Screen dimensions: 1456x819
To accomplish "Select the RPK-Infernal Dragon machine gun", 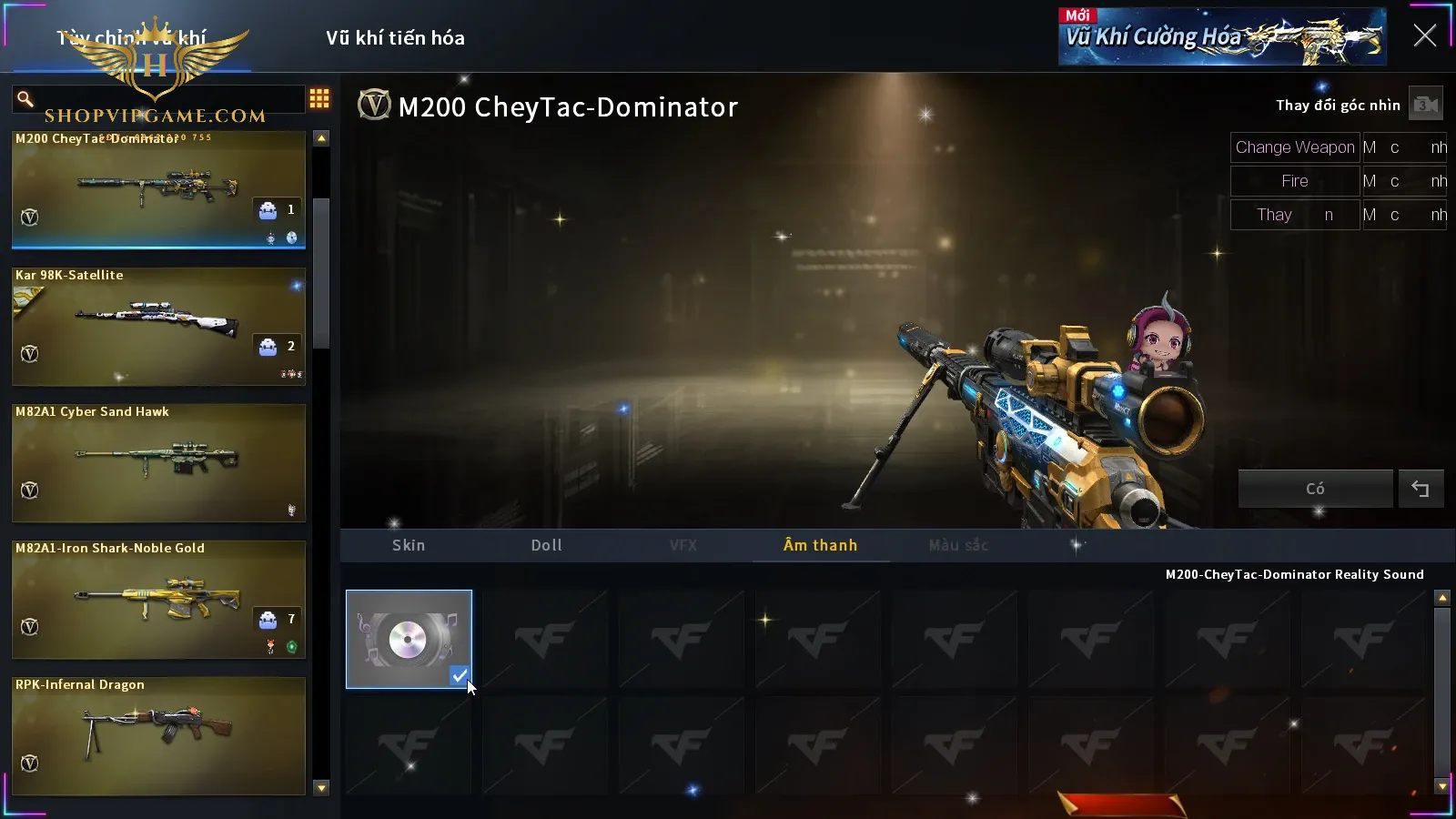I will pos(158,735).
